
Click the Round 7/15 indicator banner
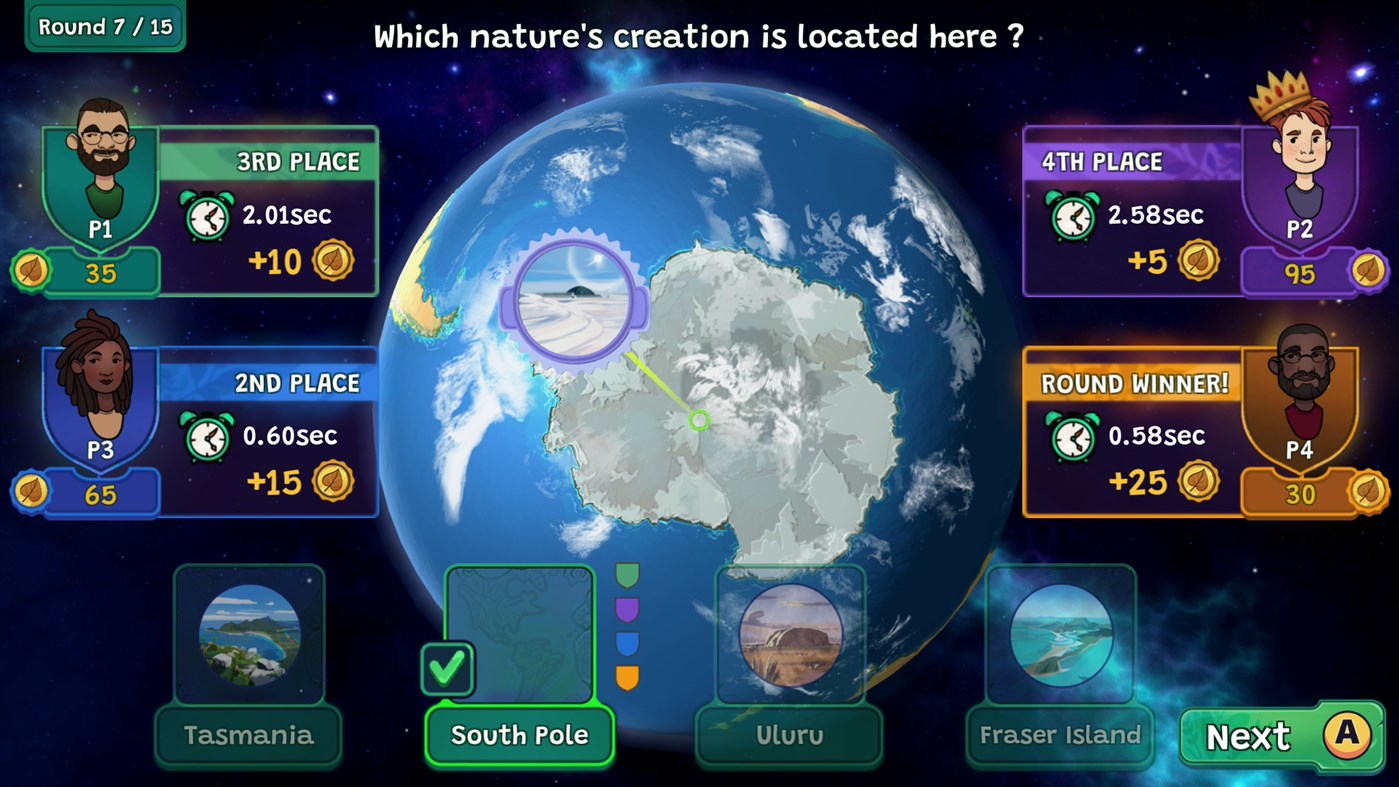click(x=104, y=26)
